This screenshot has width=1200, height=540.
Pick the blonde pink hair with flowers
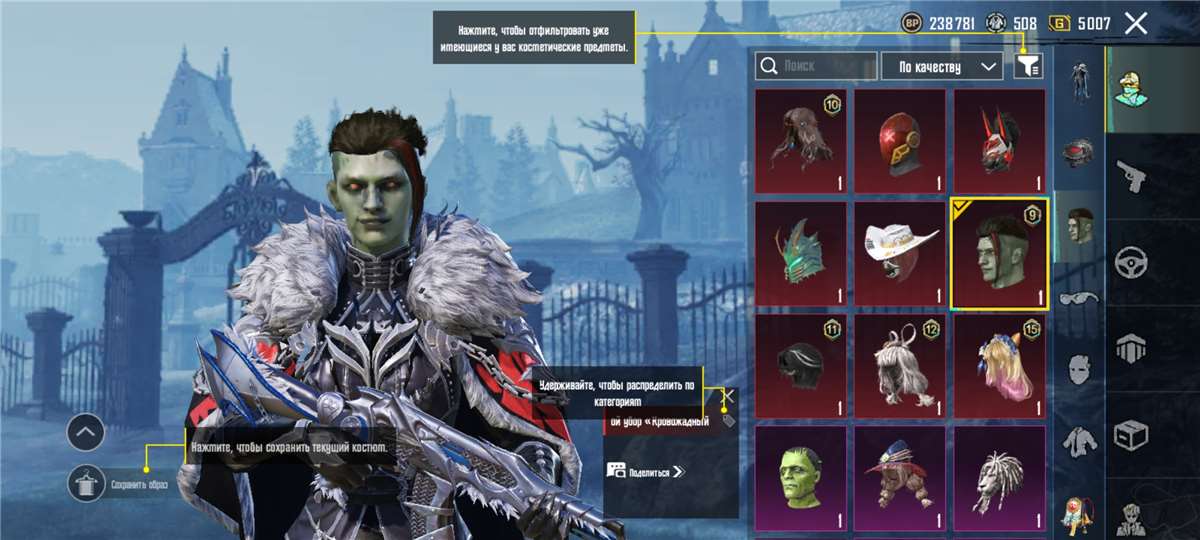point(998,365)
